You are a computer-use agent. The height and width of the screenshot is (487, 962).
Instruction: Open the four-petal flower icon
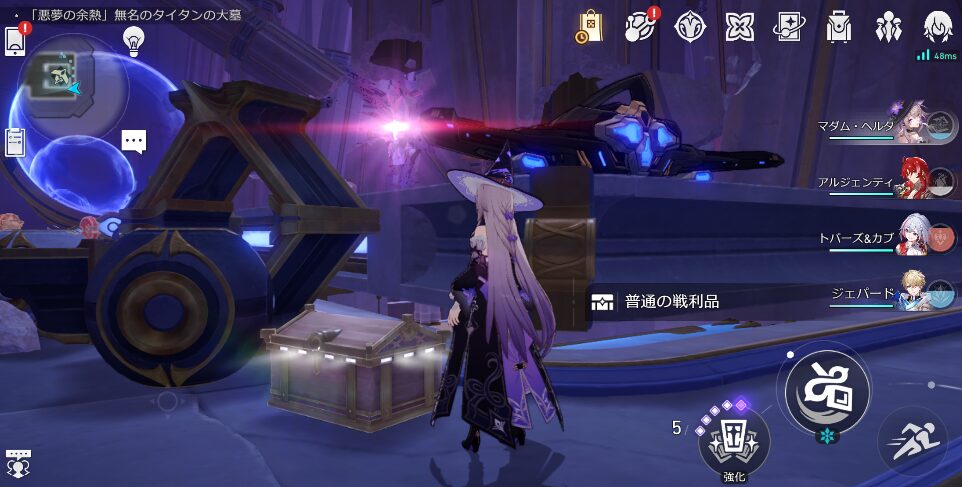click(740, 26)
